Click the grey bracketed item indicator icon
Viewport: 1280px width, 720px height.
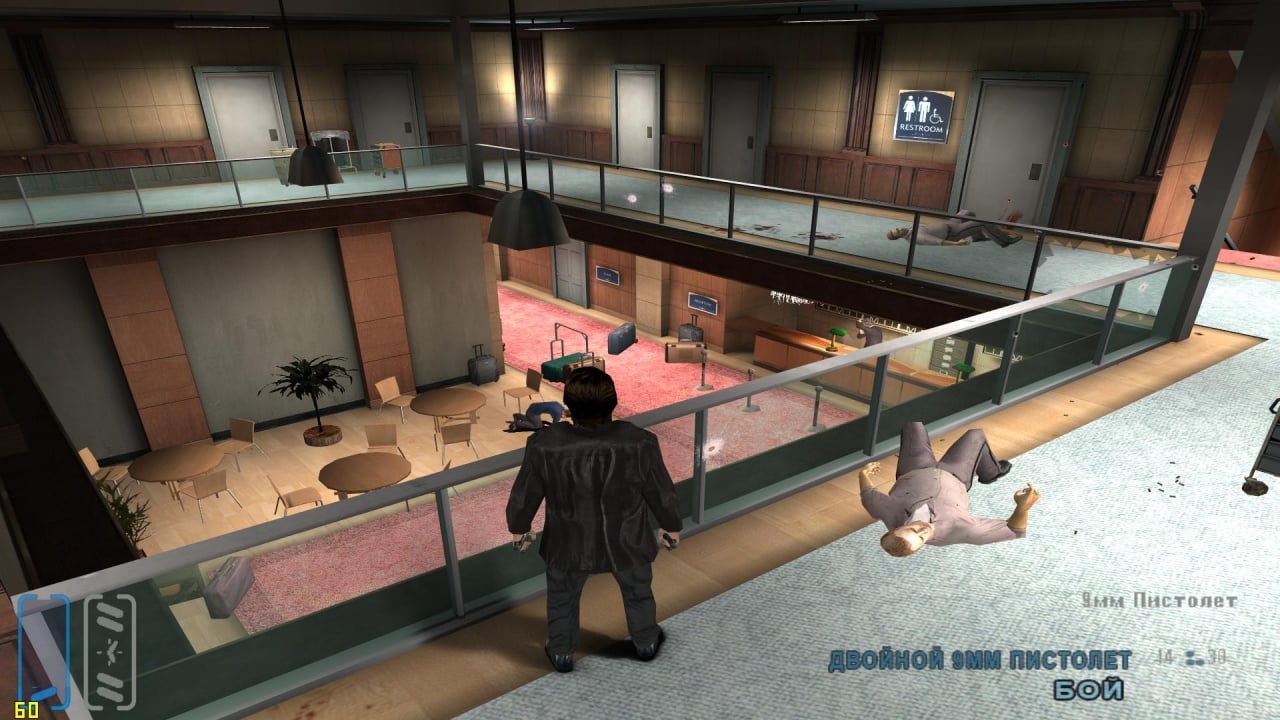(109, 651)
